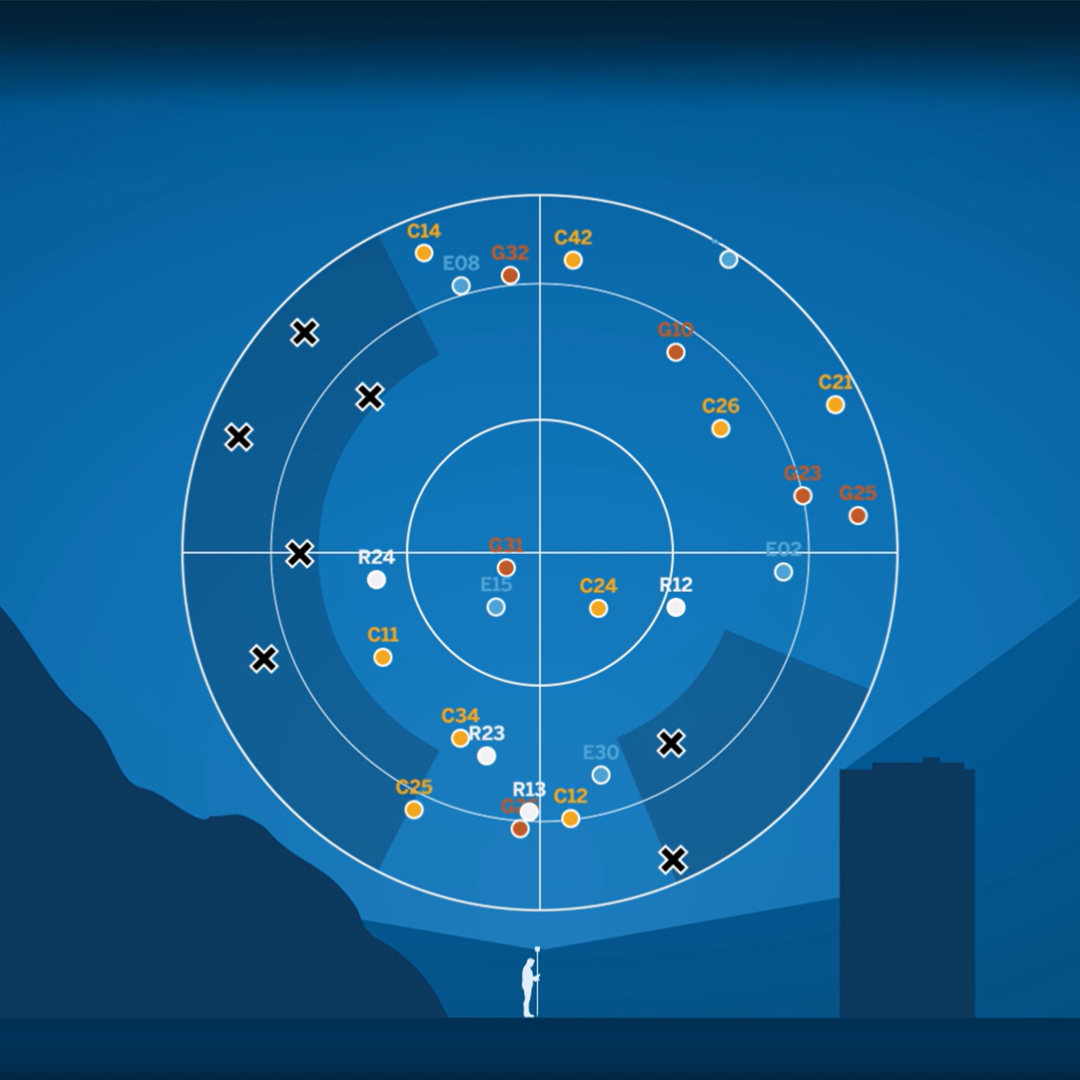Pick the E15 satellite marker

click(496, 607)
